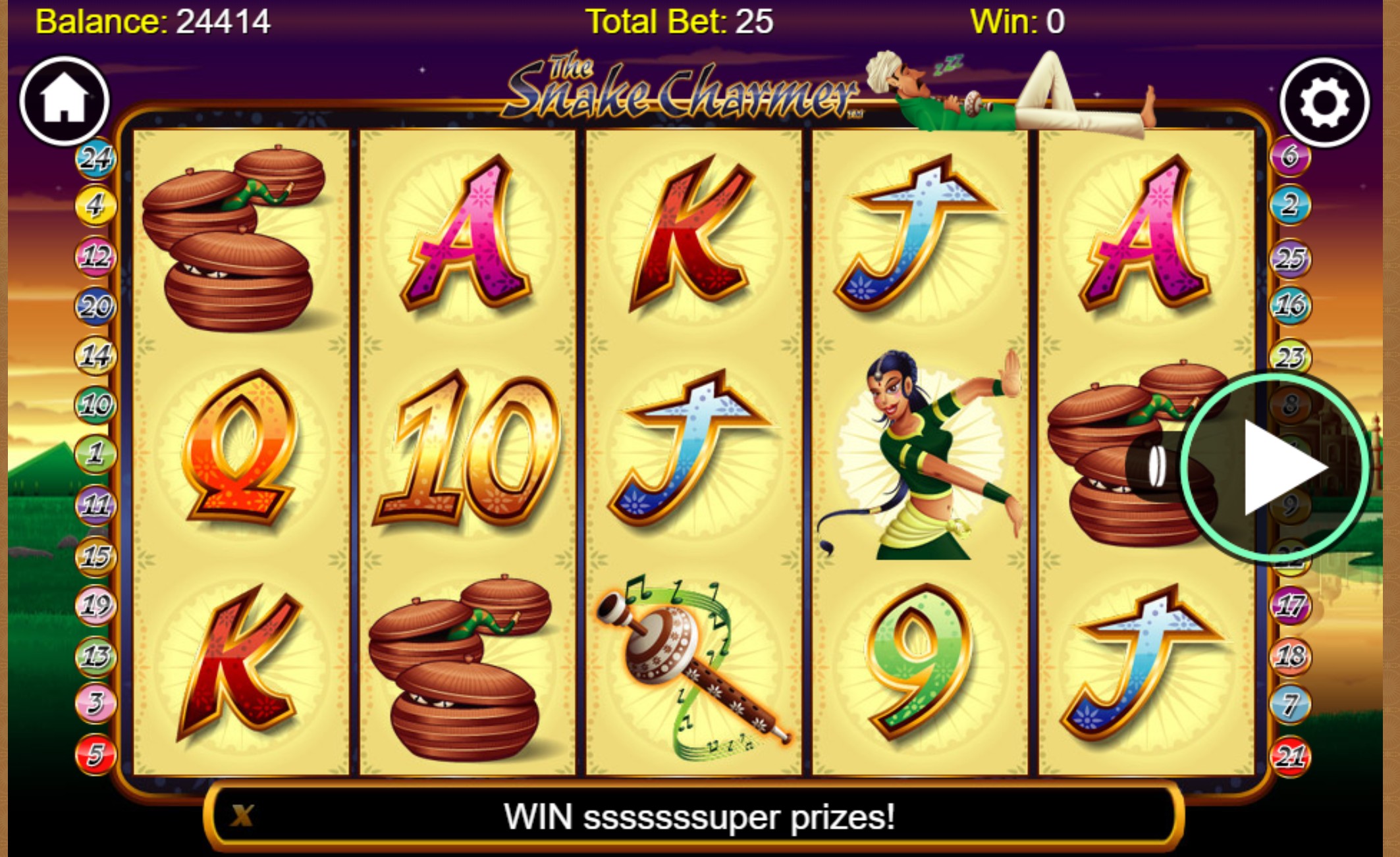
Task: Select payline number 14
Action: point(96,355)
